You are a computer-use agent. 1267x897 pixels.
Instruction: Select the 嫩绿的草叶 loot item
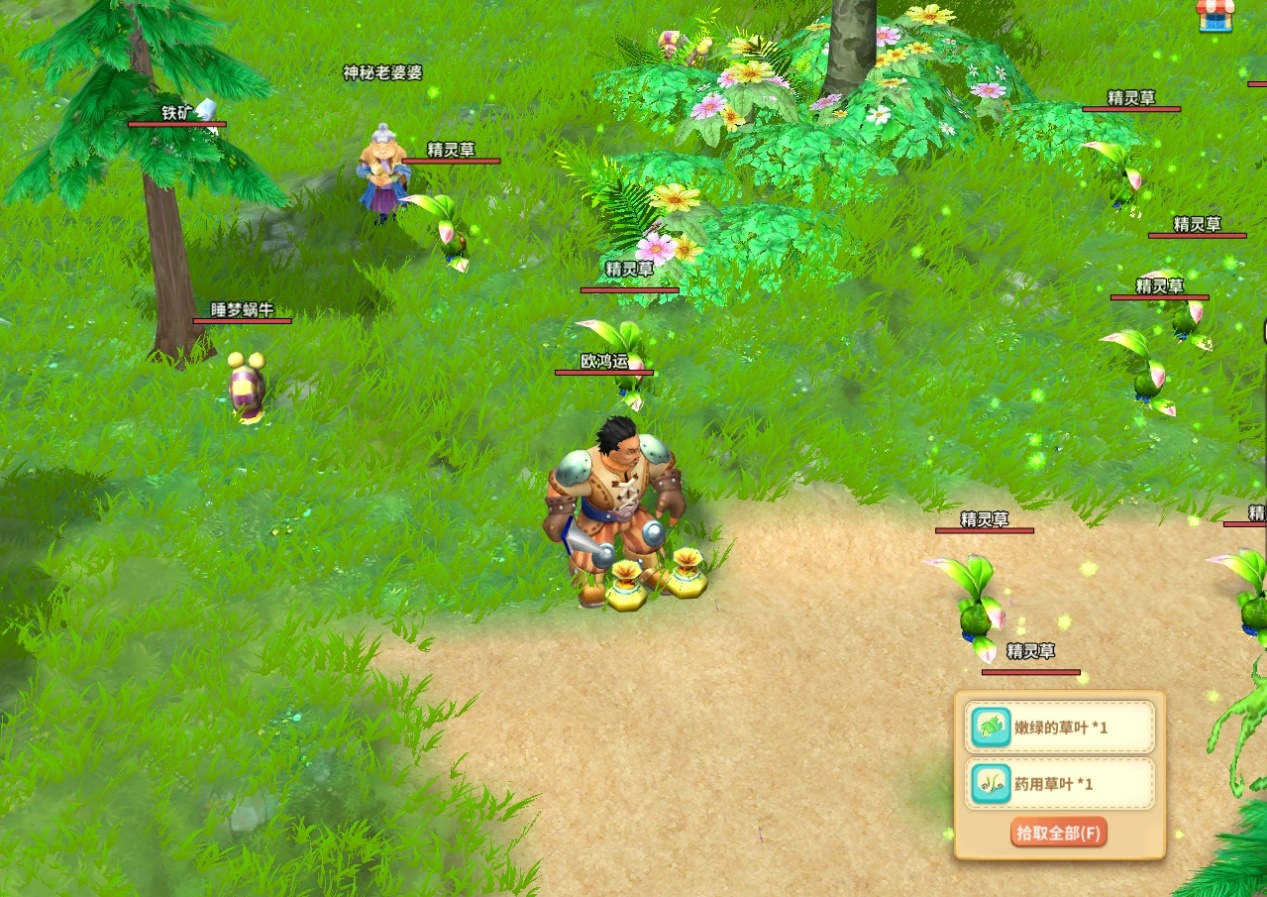click(x=1059, y=727)
